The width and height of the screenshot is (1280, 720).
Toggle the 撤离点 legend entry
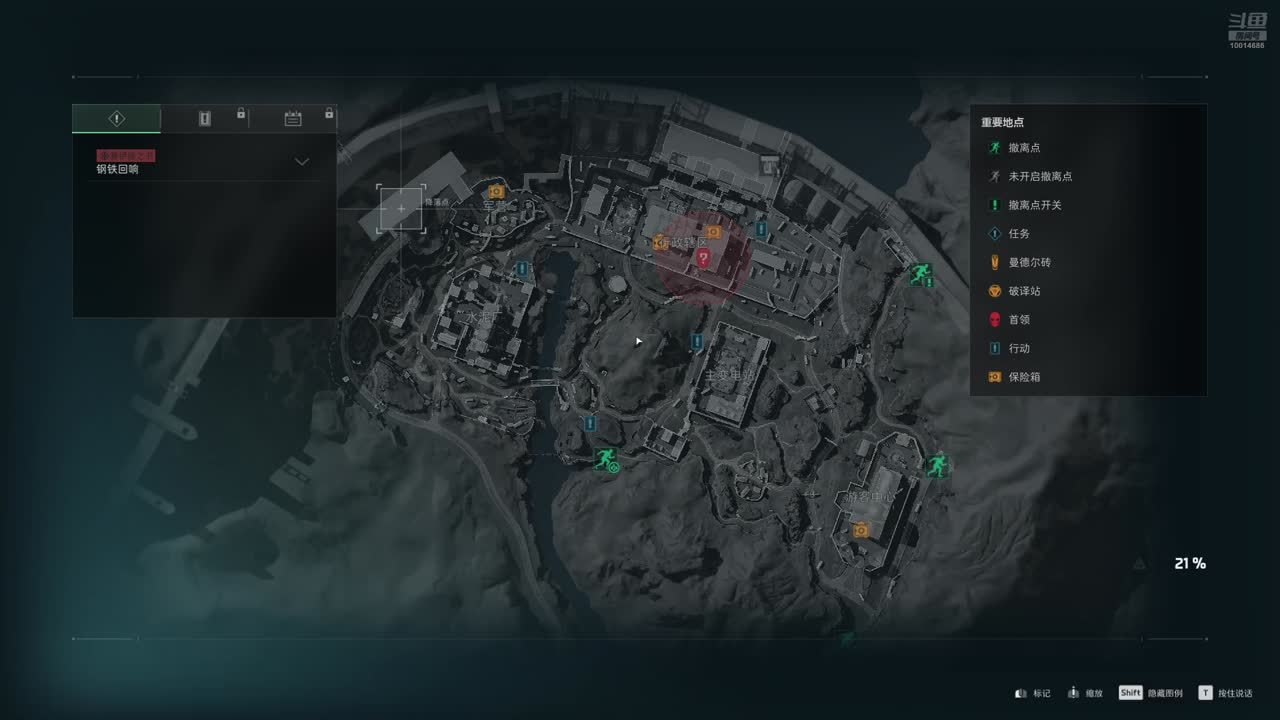[x=1025, y=148]
